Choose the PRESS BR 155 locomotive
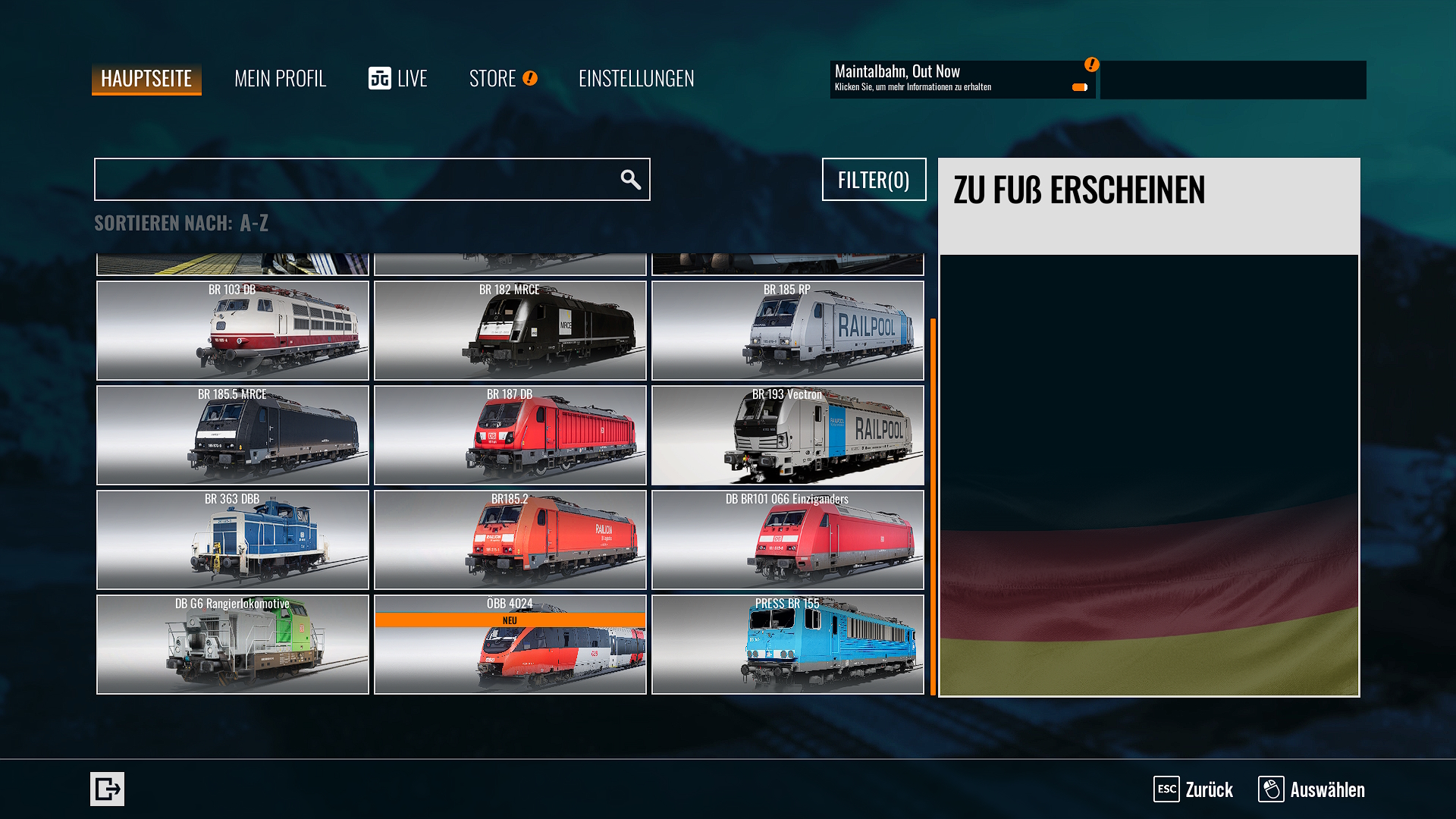The height and width of the screenshot is (819, 1456). (787, 645)
